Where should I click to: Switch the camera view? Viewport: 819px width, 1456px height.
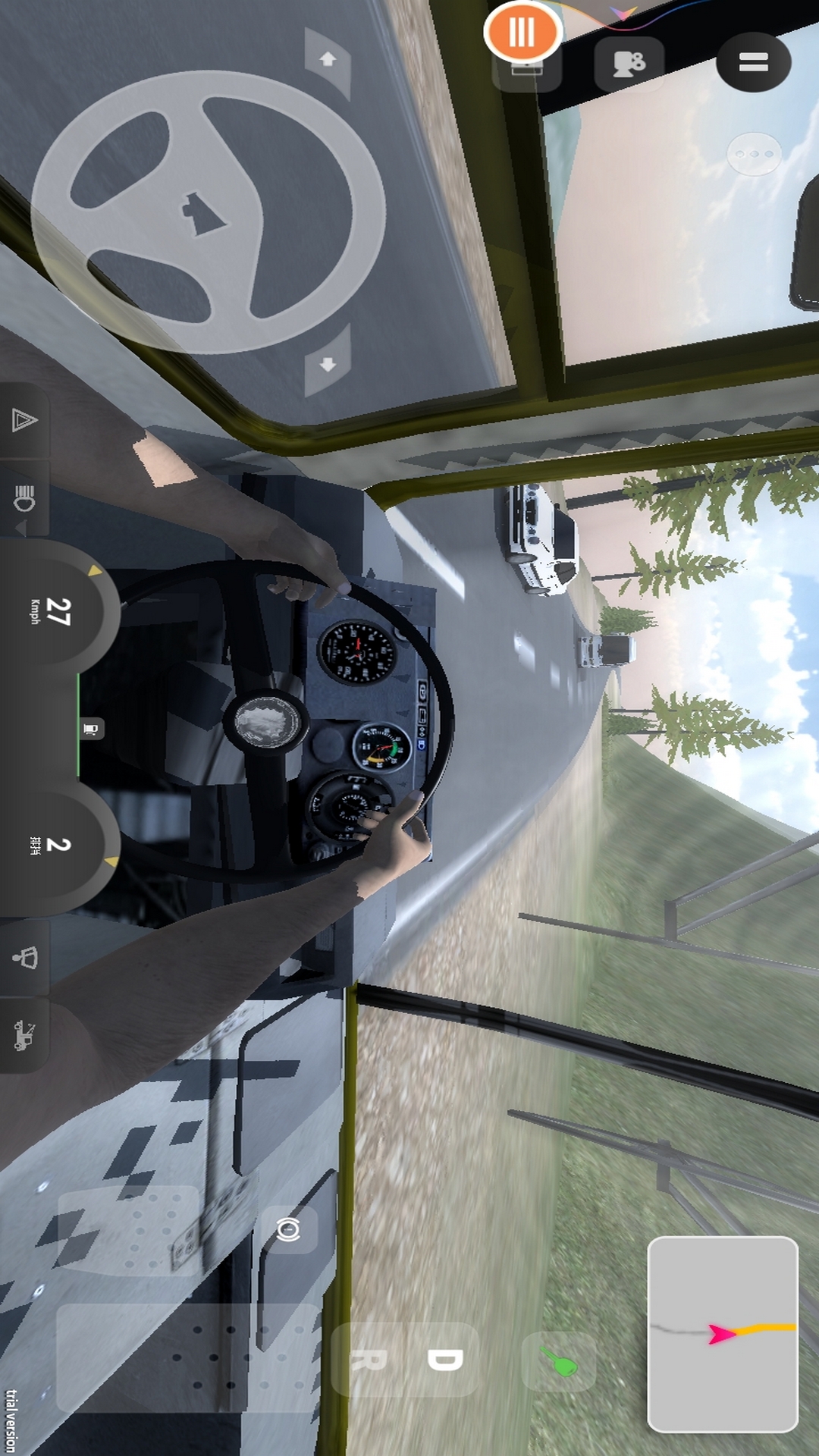pos(629,64)
